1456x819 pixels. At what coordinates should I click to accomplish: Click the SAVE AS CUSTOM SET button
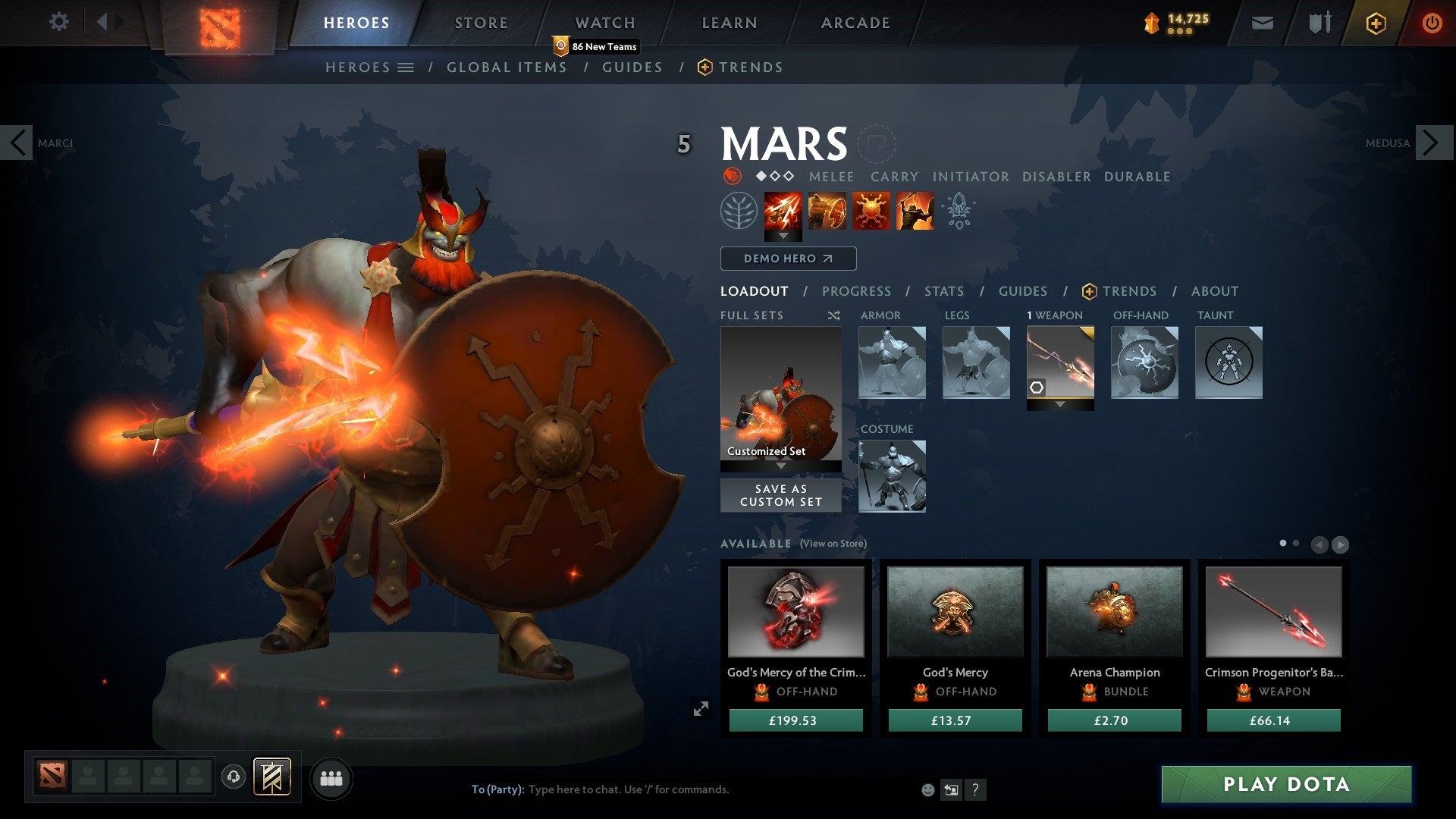pyautogui.click(x=780, y=495)
